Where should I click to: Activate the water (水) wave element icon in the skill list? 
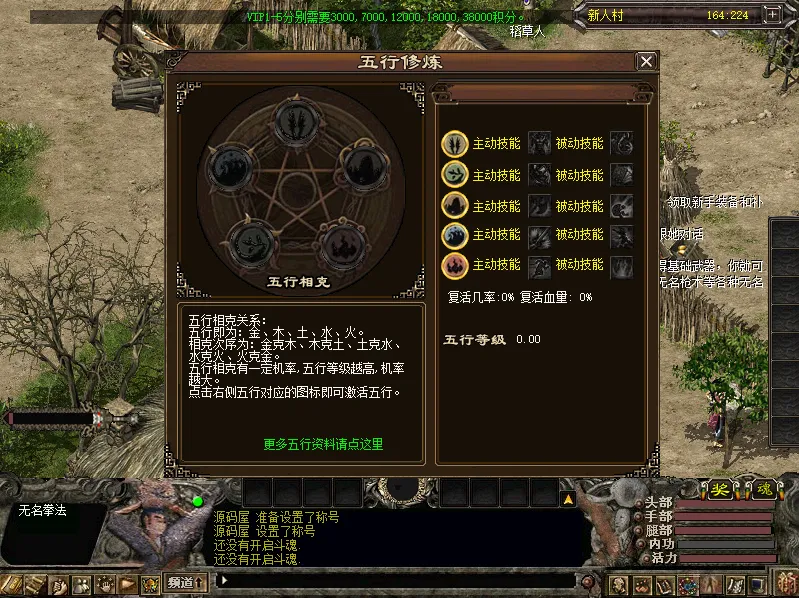pyautogui.click(x=455, y=236)
